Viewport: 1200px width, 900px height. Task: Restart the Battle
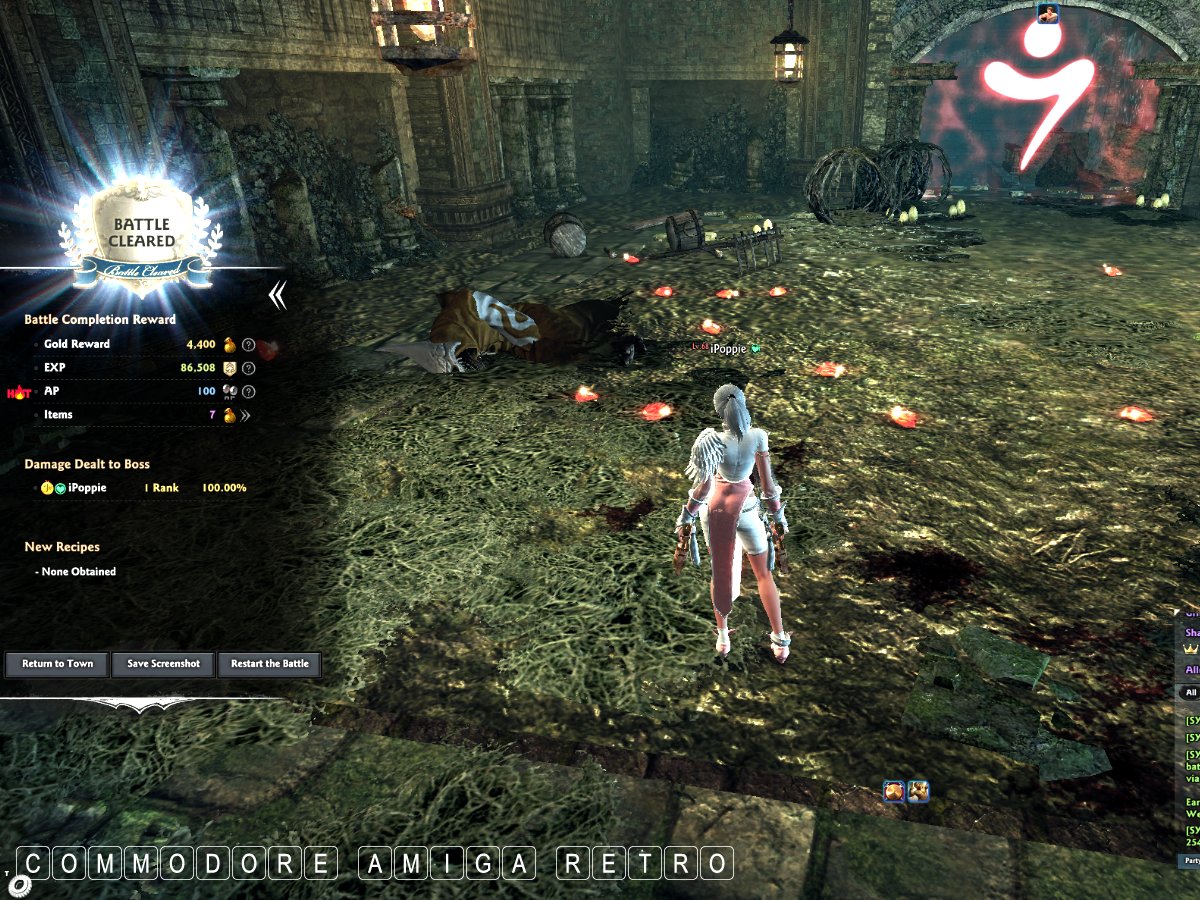[x=270, y=664]
